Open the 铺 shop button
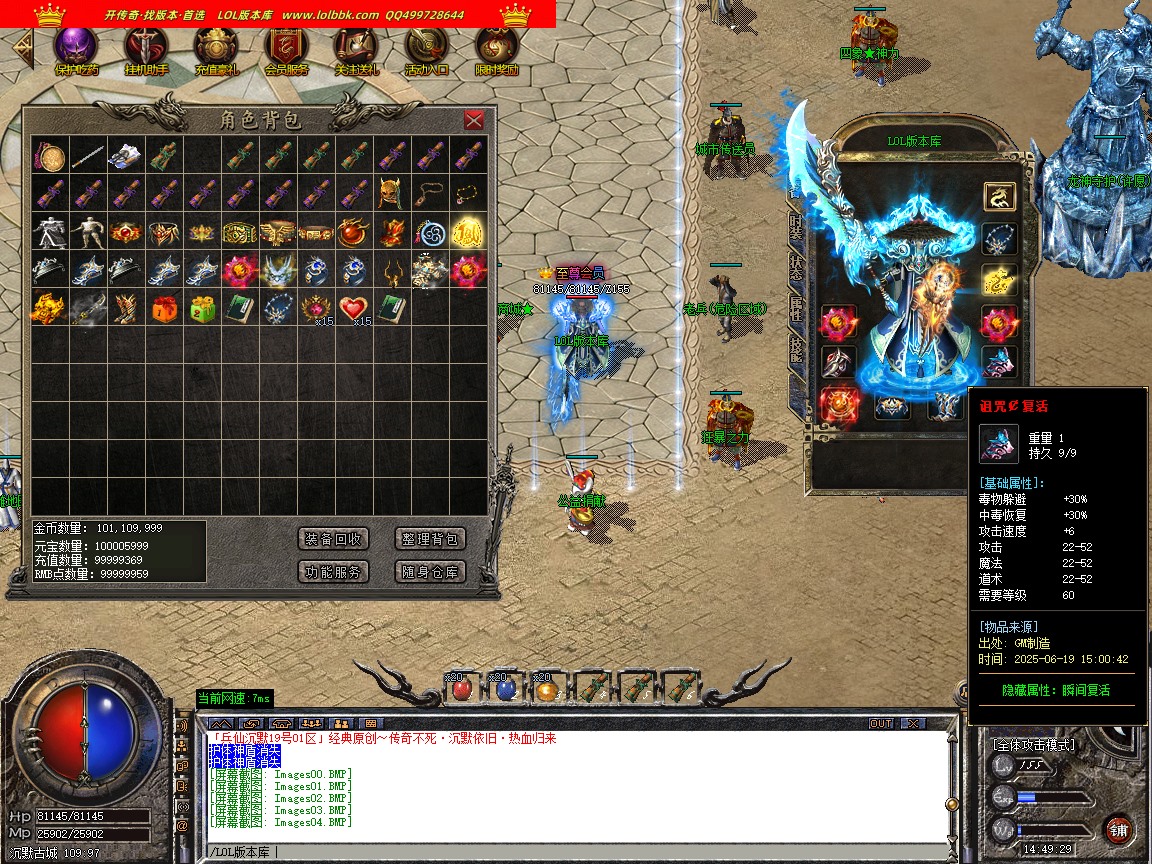This screenshot has width=1152, height=864. (1118, 829)
